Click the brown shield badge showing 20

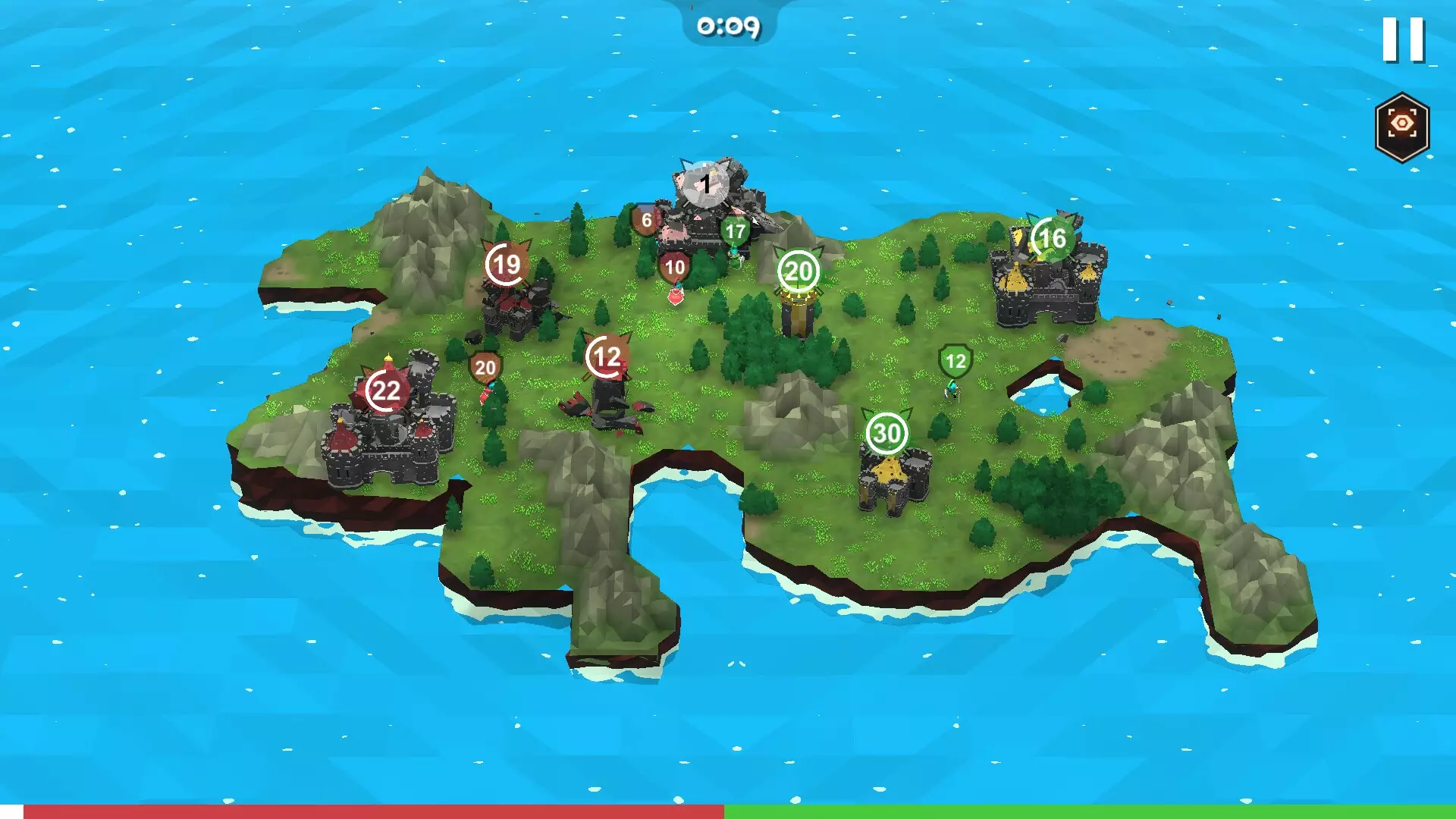[486, 366]
